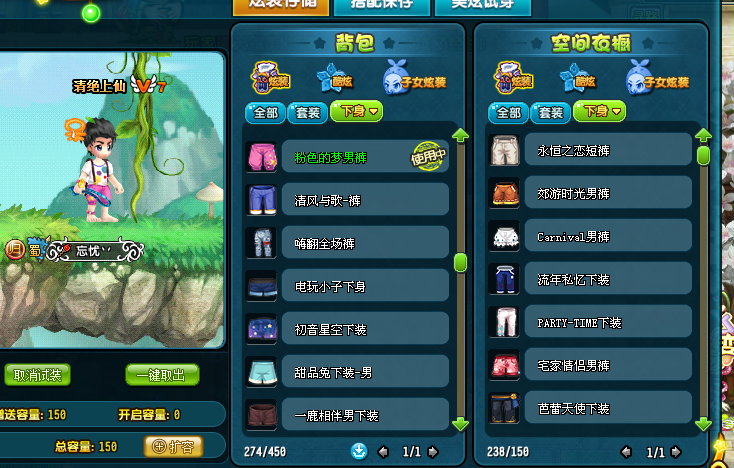This screenshot has width=734, height=468.
Task: Select the Carnival男裤 item
Action: [590, 236]
